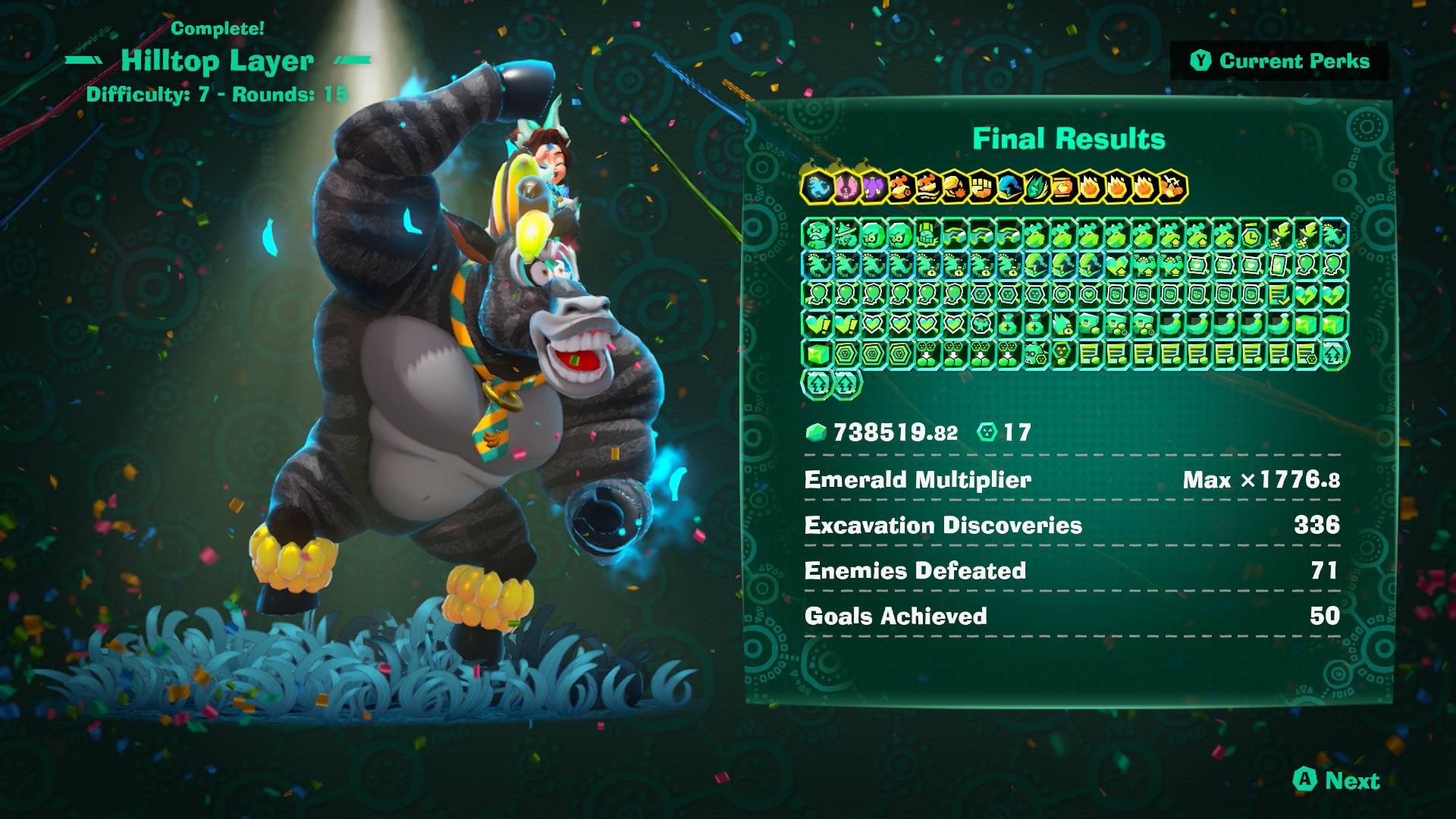
Task: Click the hexagonal gem icon next to 17
Action: click(x=986, y=432)
